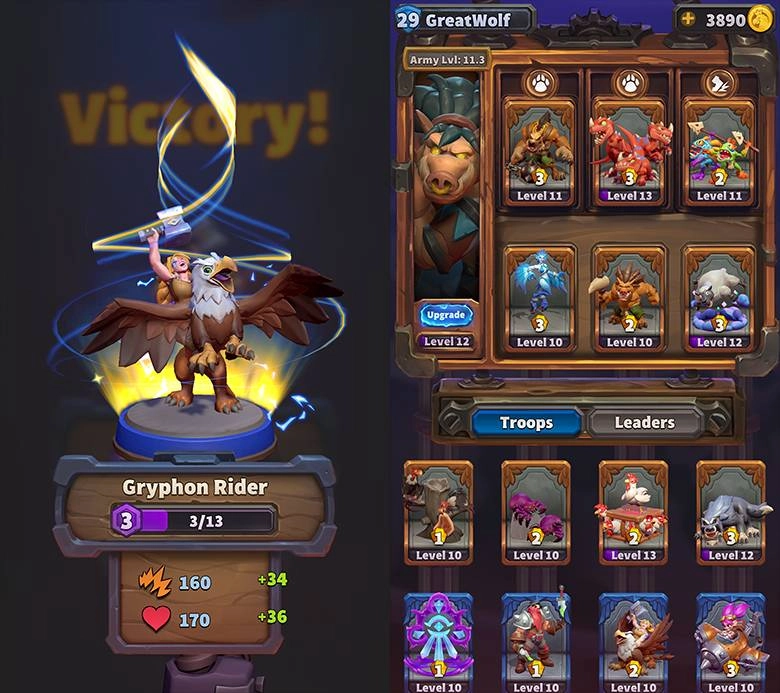Viewport: 780px width, 693px height.
Task: Upgrade the boar leader
Action: [x=446, y=314]
